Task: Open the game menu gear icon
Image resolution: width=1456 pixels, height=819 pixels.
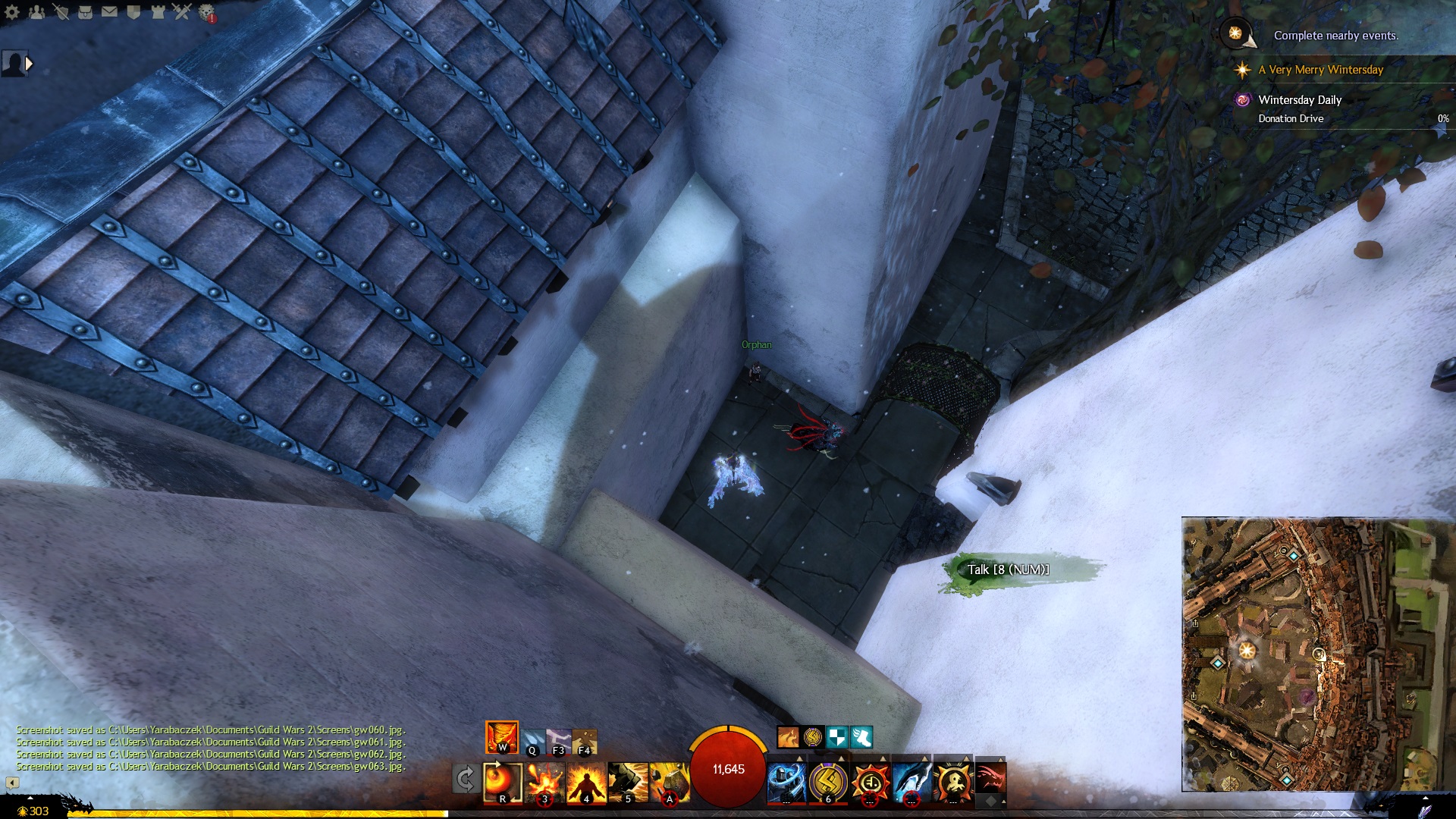Action: pyautogui.click(x=12, y=12)
